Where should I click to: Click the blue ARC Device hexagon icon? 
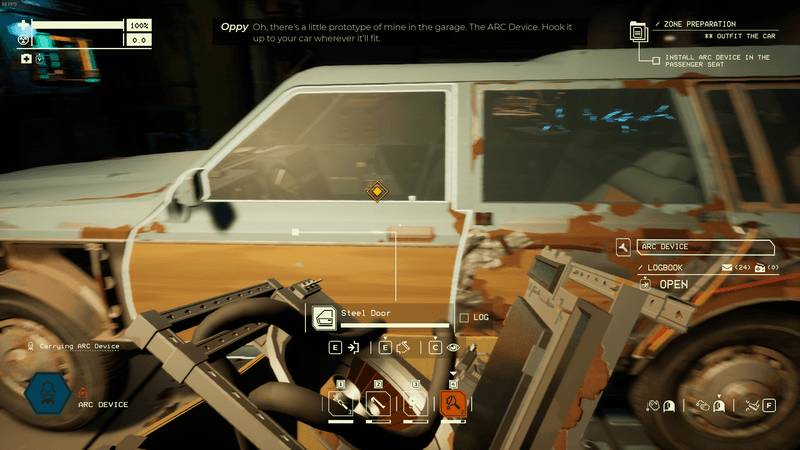(x=46, y=394)
